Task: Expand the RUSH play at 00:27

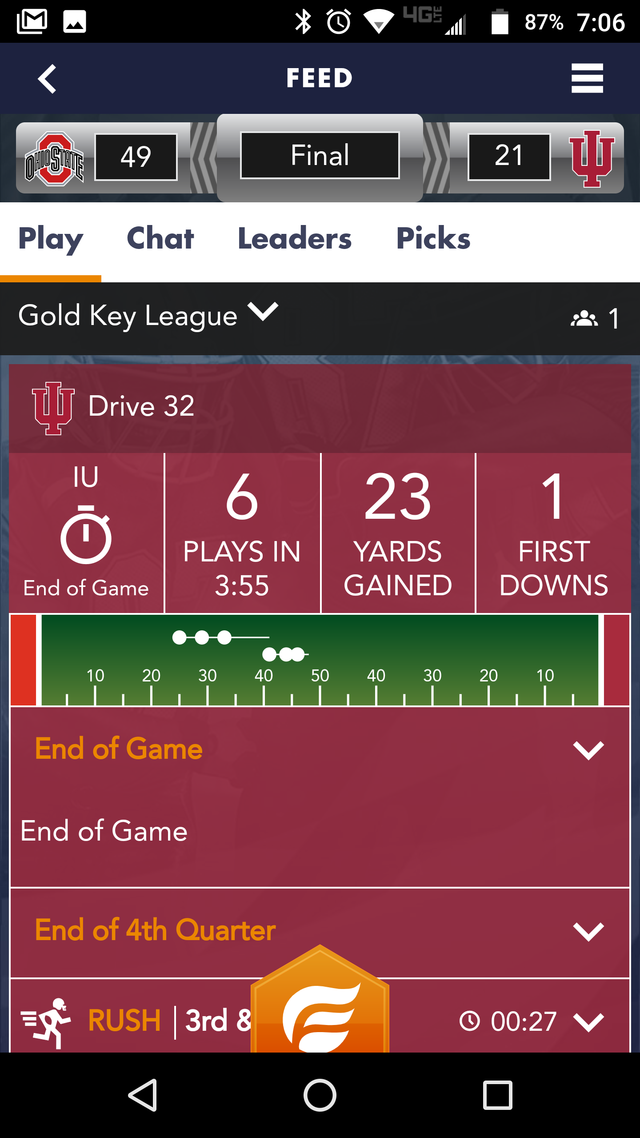Action: pyautogui.click(x=589, y=1021)
